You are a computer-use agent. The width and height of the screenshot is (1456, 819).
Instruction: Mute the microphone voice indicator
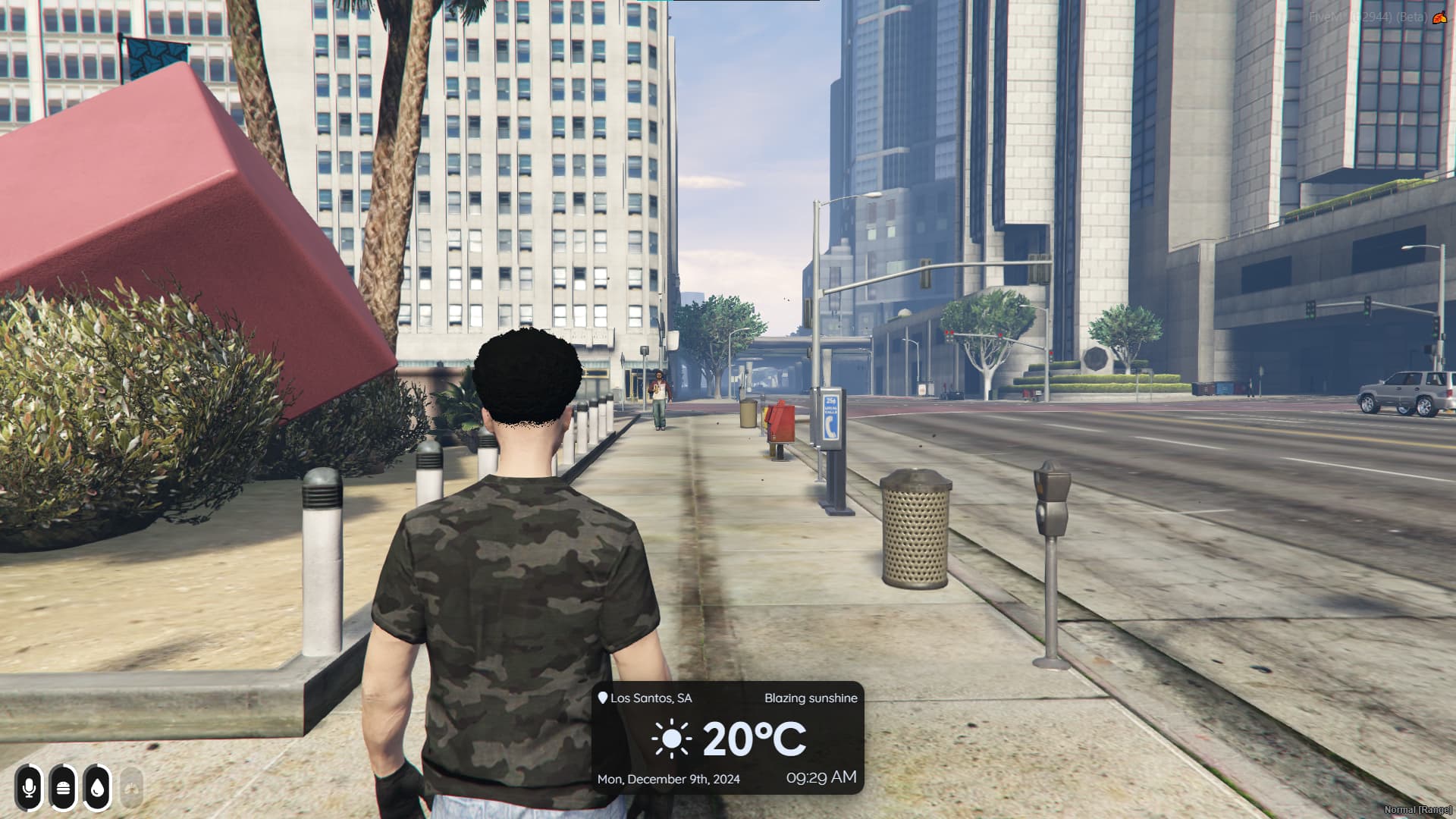point(29,787)
